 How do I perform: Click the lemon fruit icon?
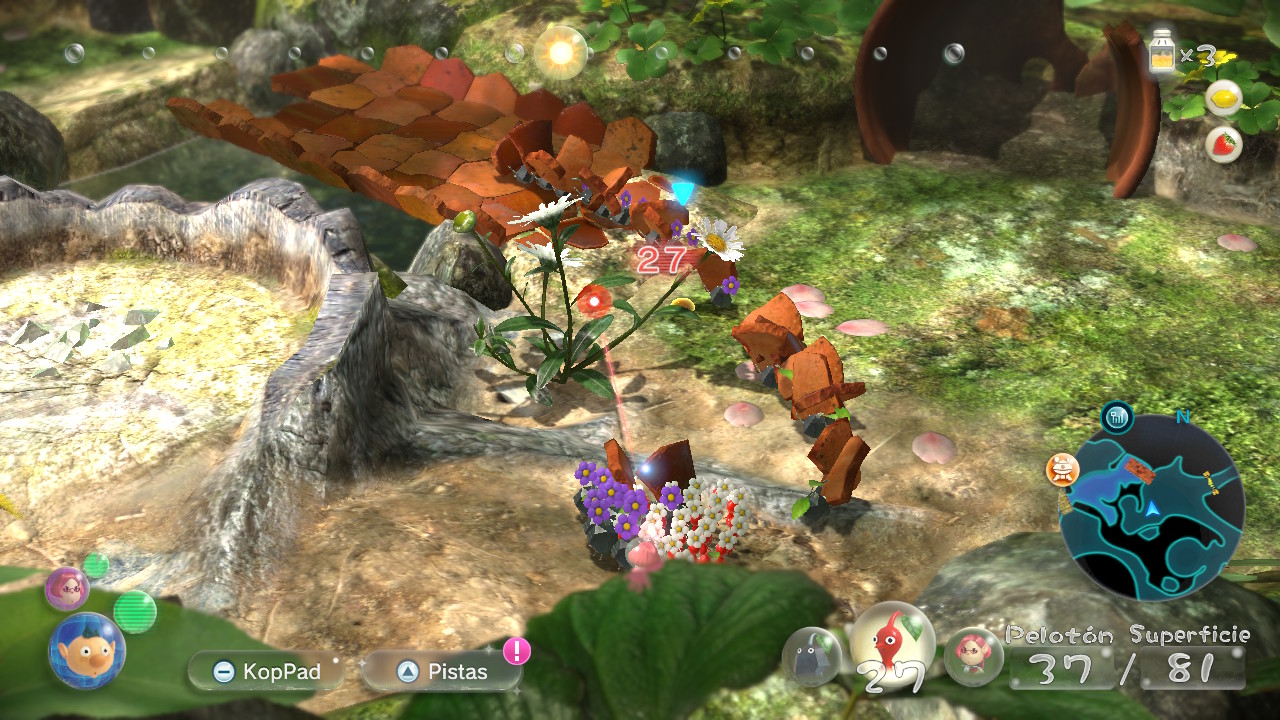click(1223, 98)
